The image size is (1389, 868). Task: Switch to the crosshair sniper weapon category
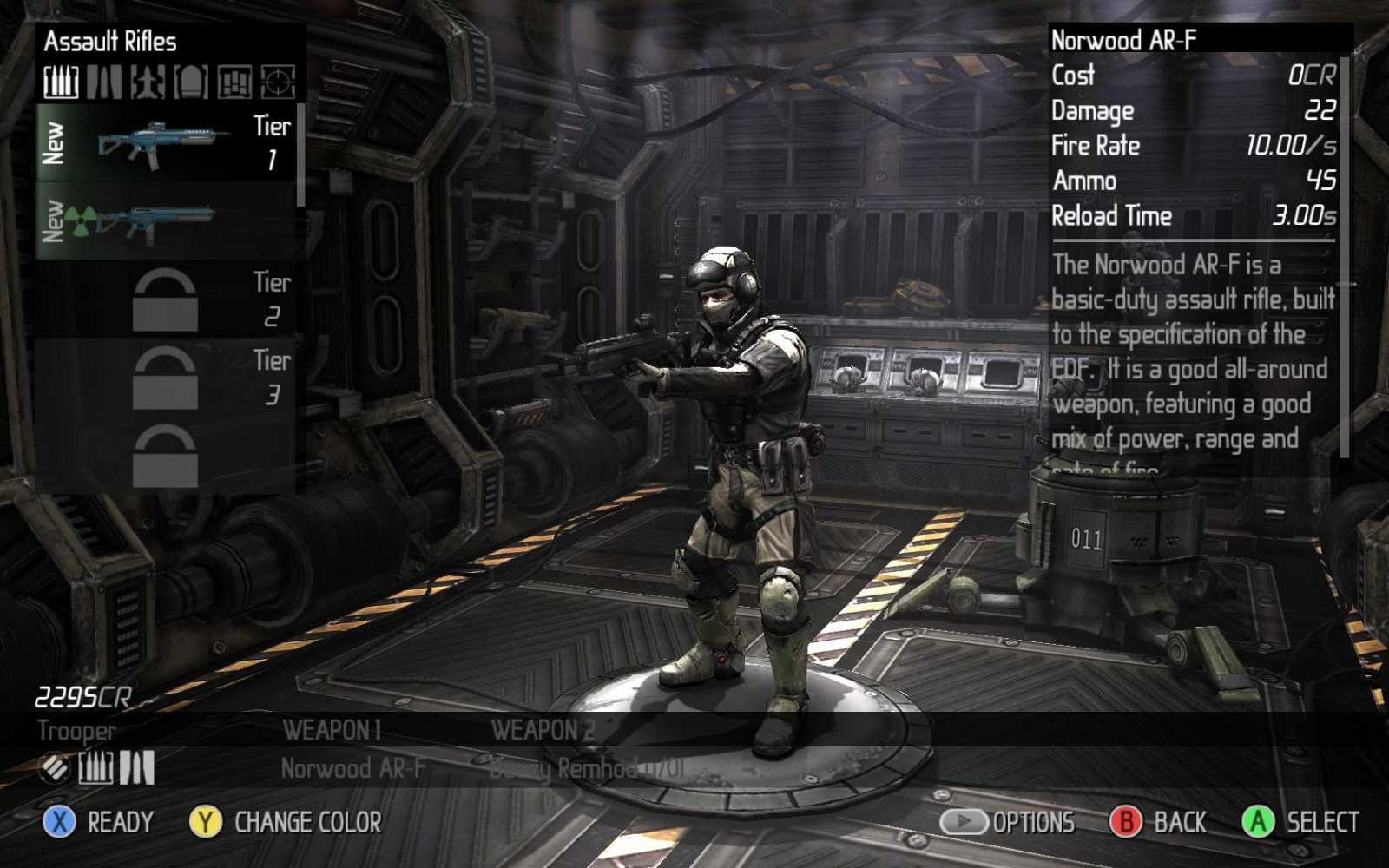(278, 82)
